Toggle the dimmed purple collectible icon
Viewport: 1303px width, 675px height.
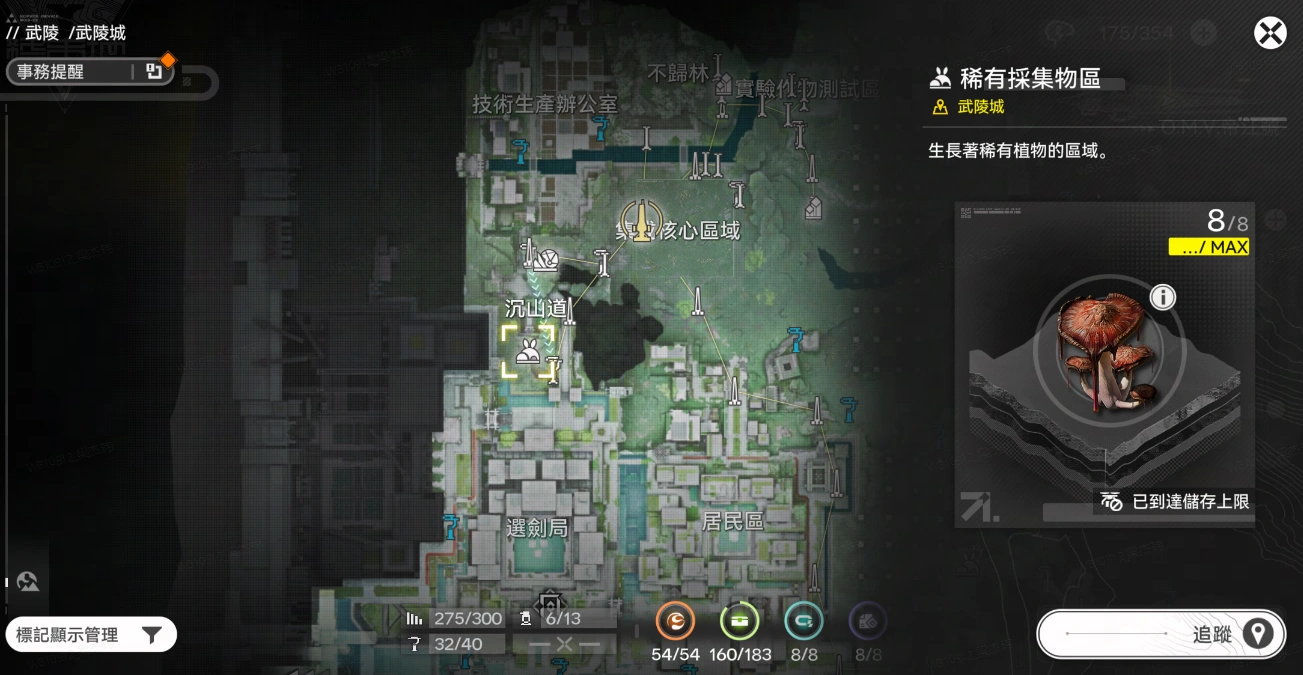(867, 622)
